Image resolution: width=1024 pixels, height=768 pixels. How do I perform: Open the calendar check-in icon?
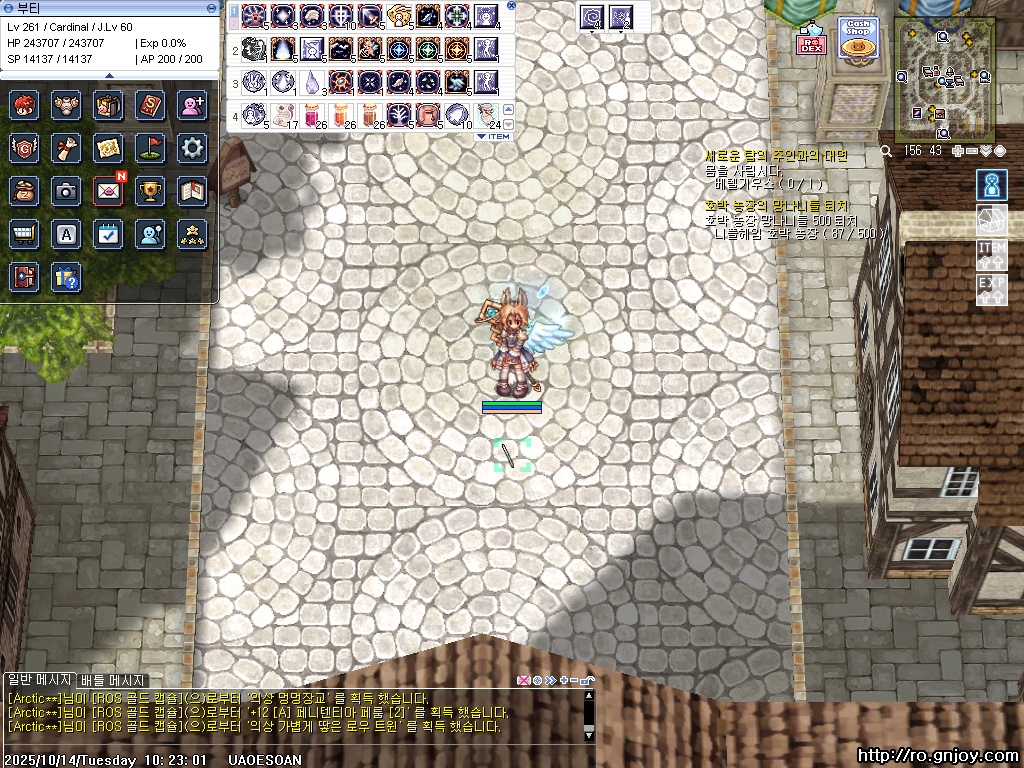108,234
